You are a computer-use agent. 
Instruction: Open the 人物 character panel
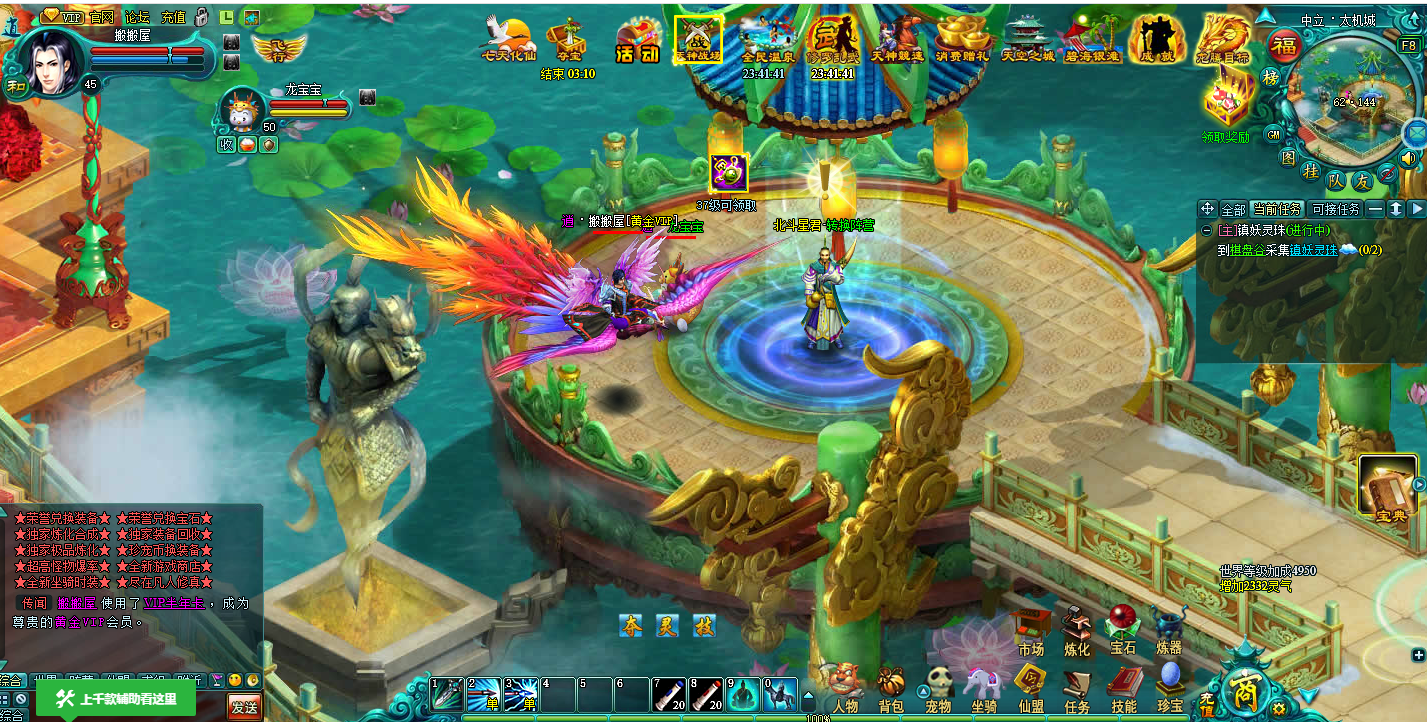pos(843,686)
